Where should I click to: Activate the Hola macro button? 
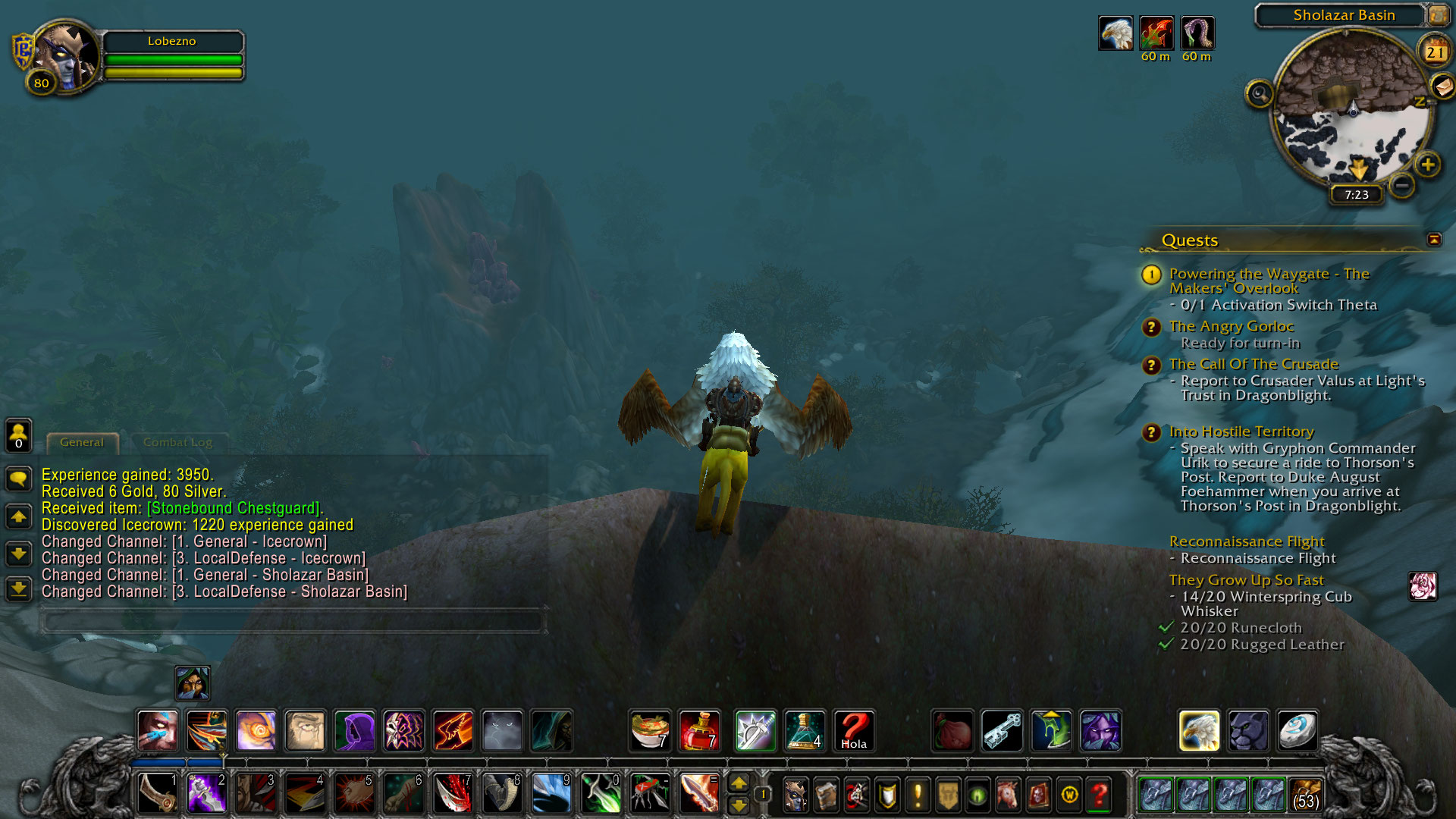[x=854, y=730]
